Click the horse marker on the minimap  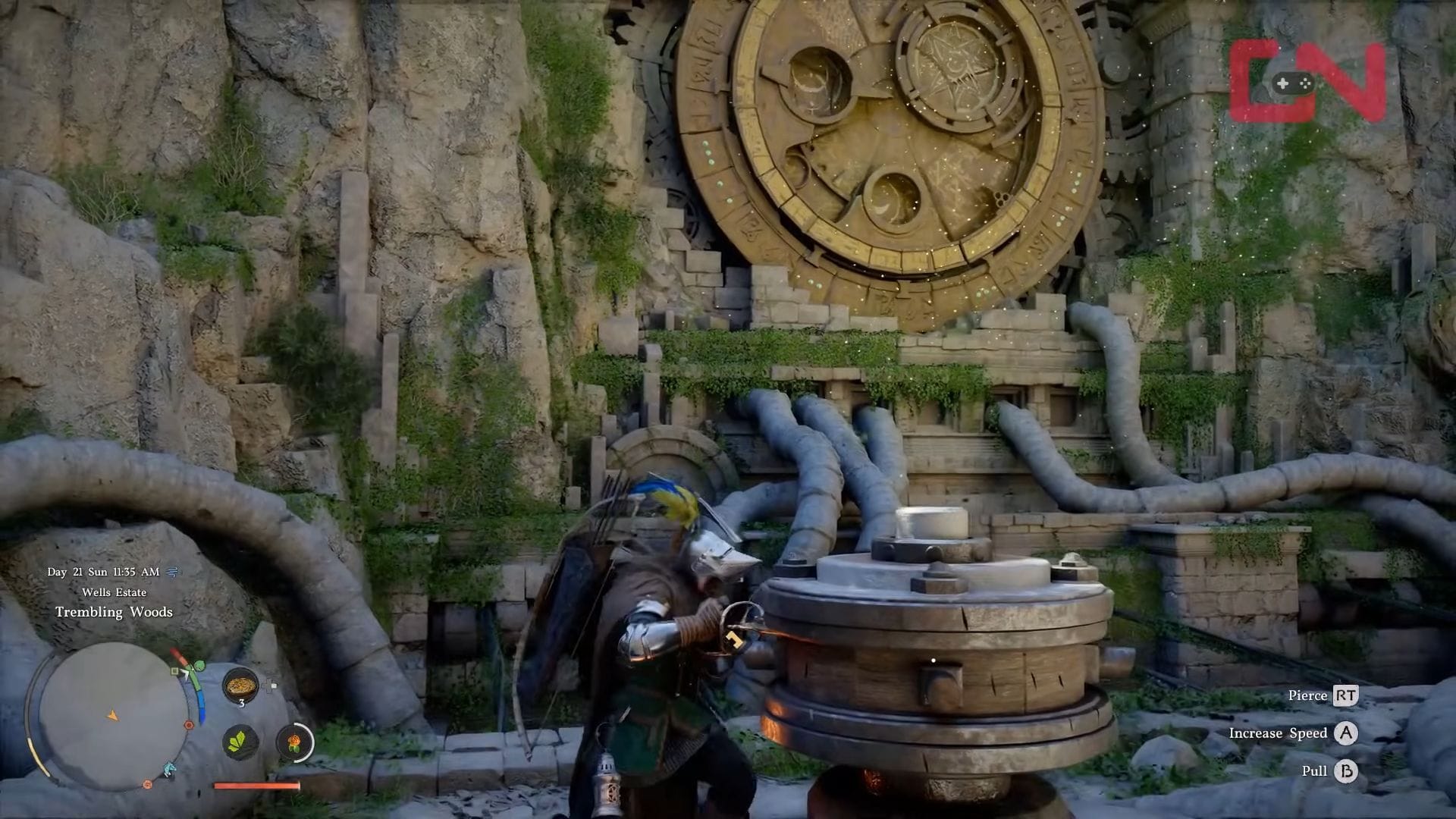pos(168,770)
